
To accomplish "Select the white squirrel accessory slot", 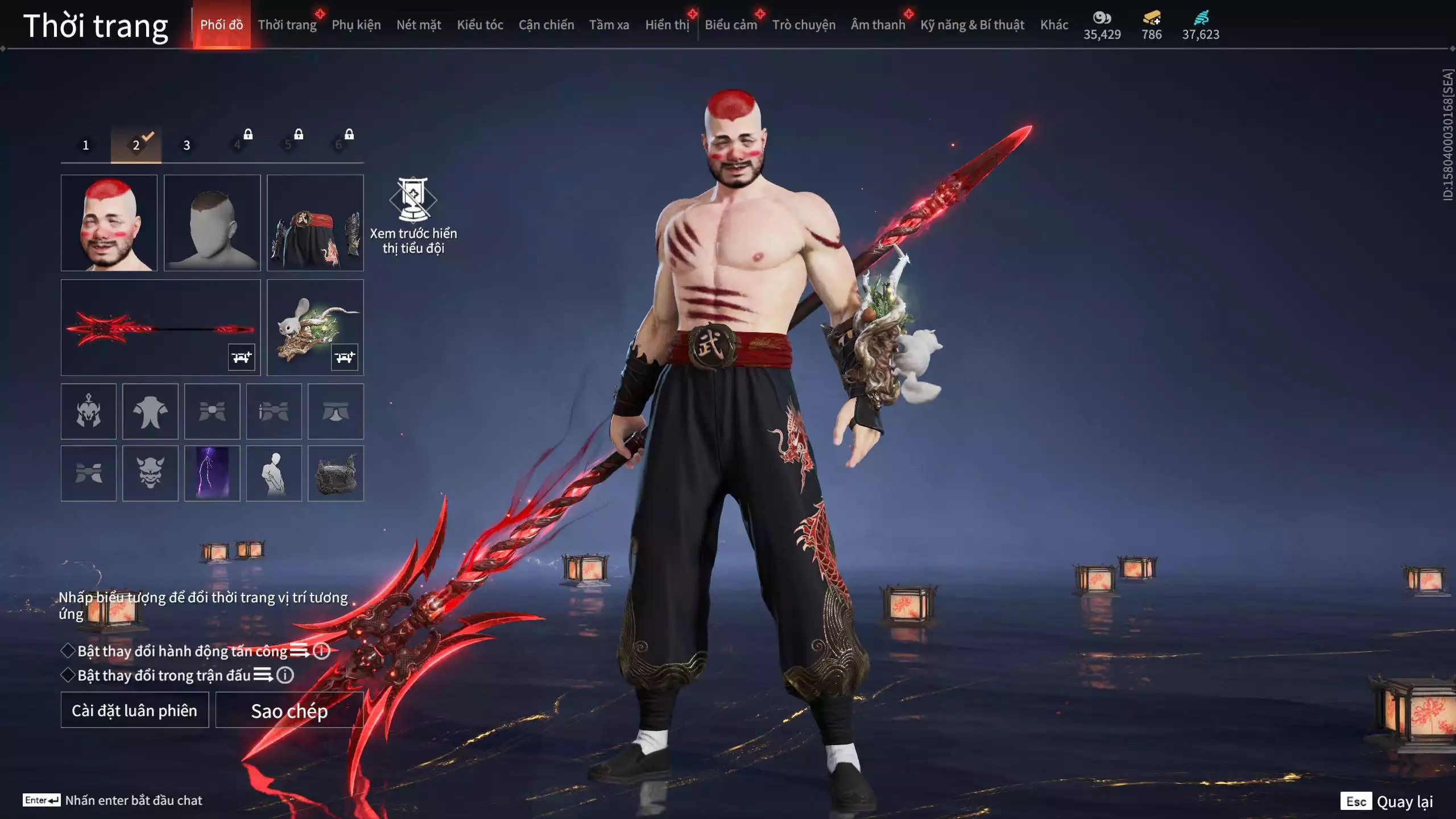I will click(315, 328).
